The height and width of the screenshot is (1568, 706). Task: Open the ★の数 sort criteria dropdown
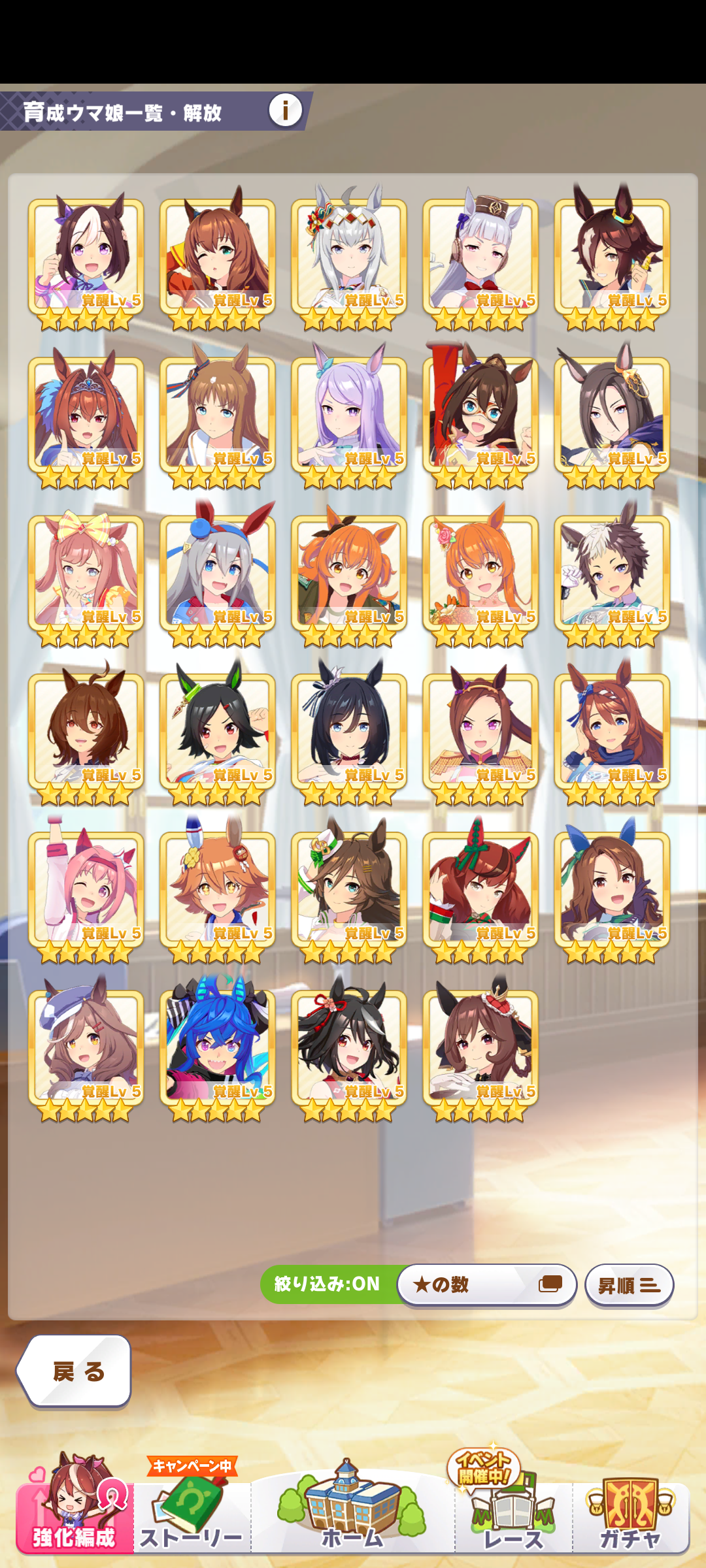tap(486, 1284)
